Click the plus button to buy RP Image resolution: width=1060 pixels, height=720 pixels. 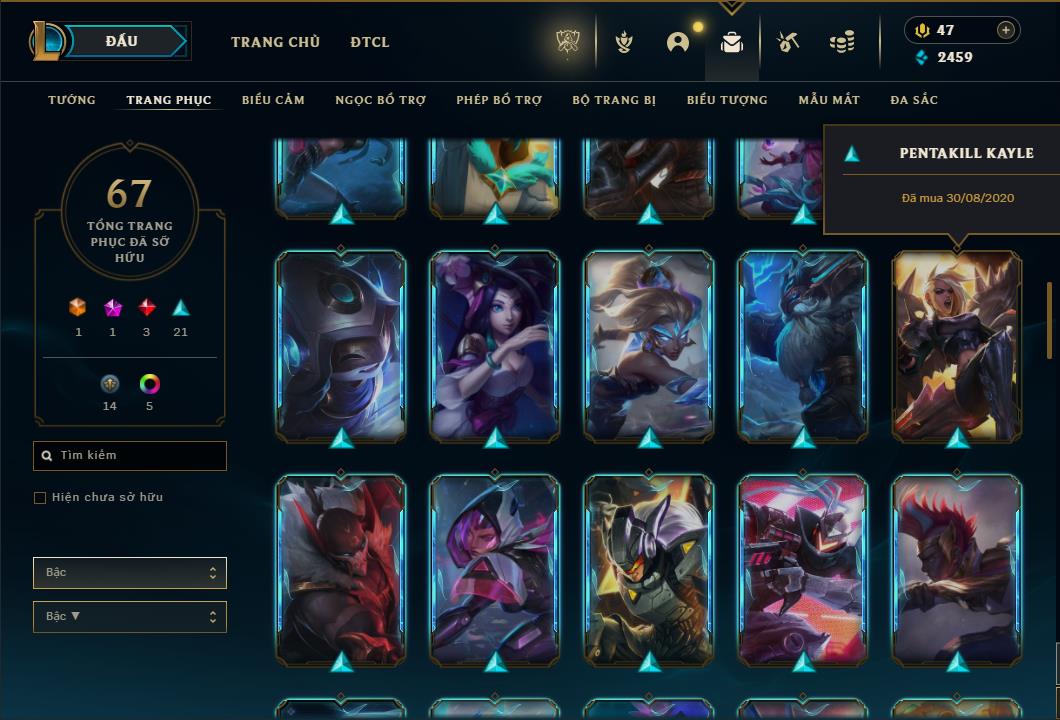pos(1006,30)
